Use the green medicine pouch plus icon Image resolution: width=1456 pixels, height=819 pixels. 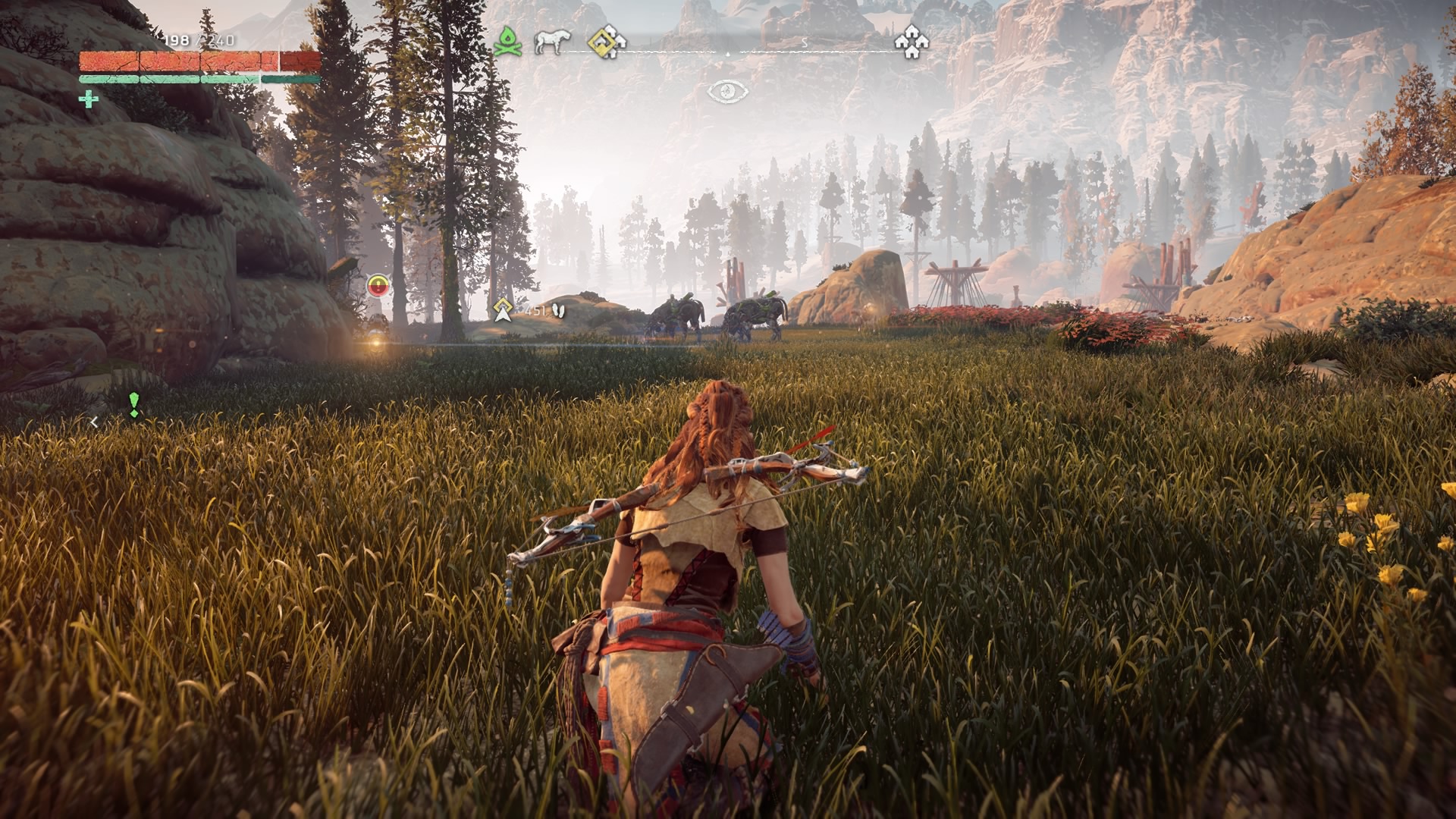pyautogui.click(x=89, y=99)
